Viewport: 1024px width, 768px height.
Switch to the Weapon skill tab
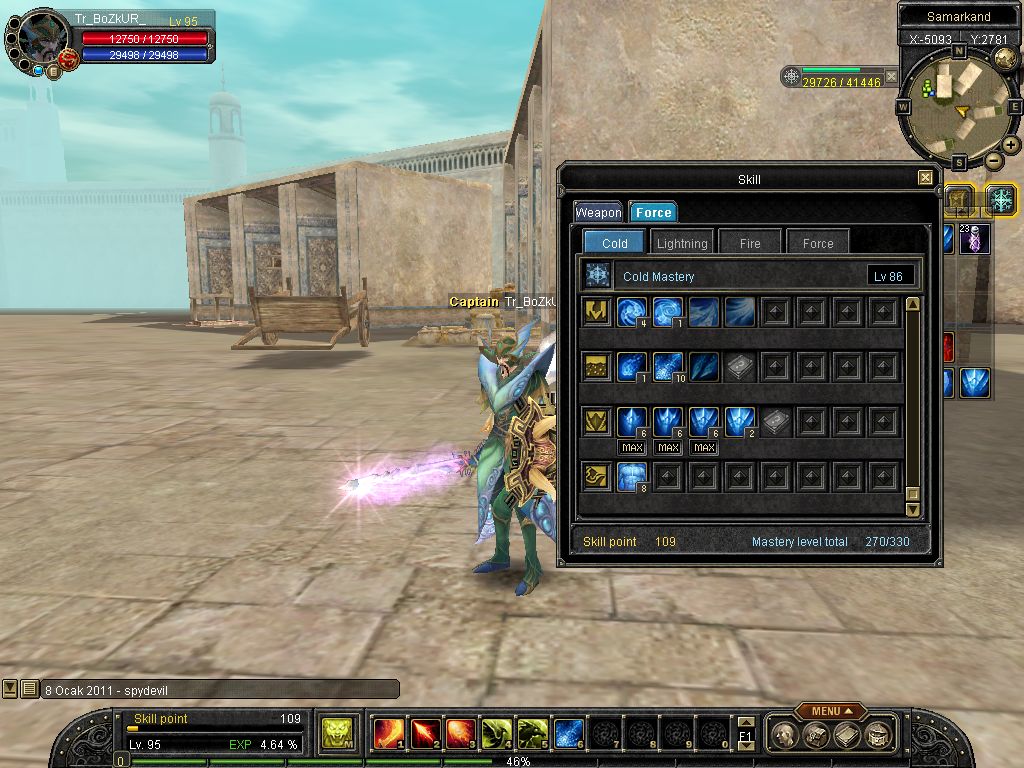pyautogui.click(x=598, y=212)
